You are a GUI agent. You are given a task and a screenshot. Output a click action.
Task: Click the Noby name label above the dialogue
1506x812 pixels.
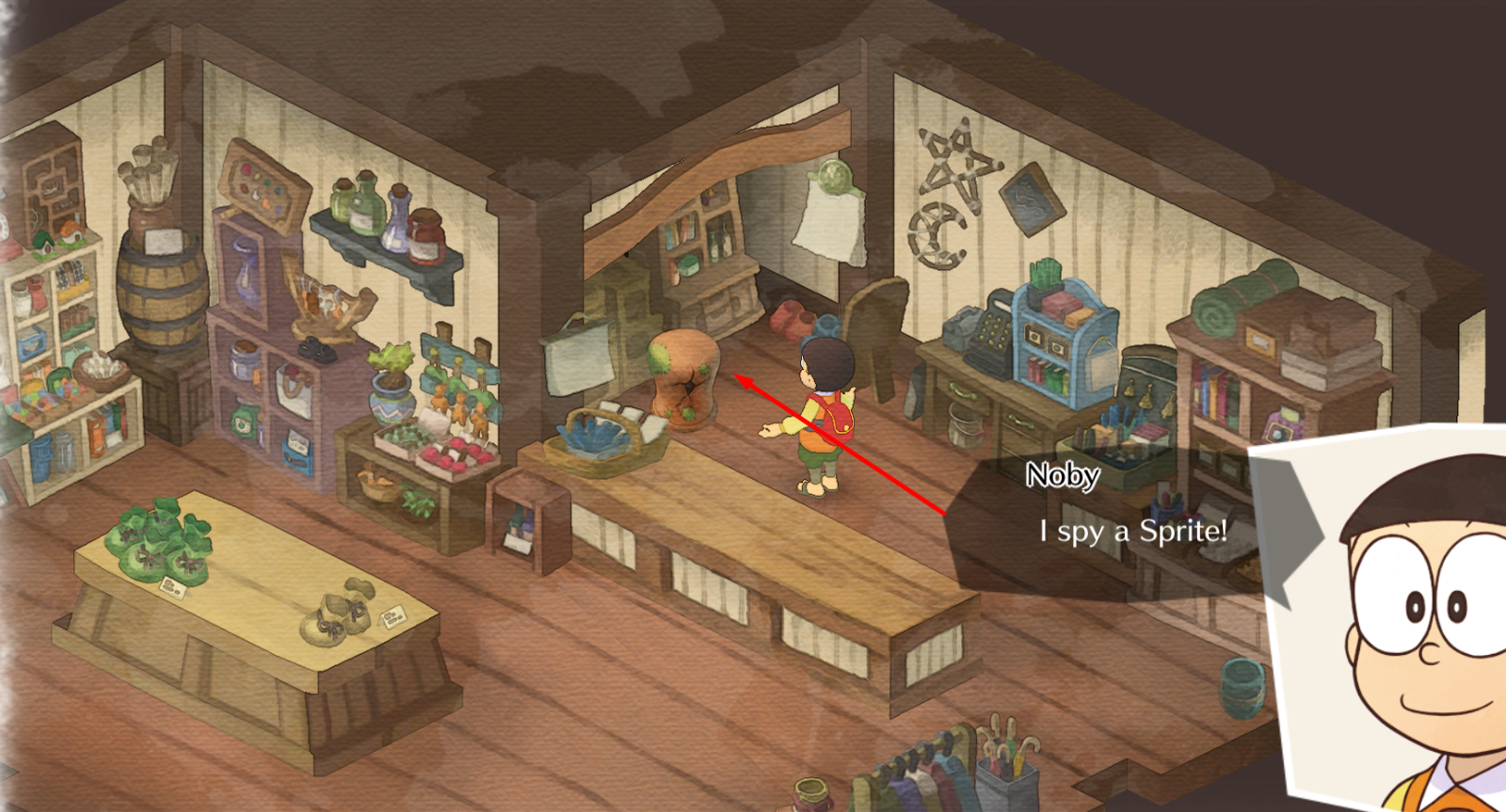pos(1062,478)
